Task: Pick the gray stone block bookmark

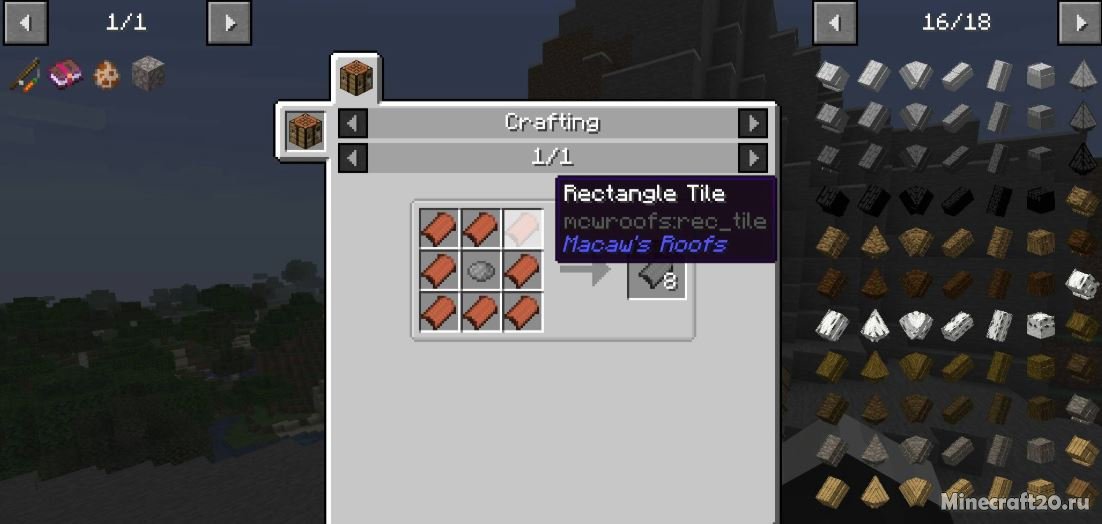Action: point(148,75)
